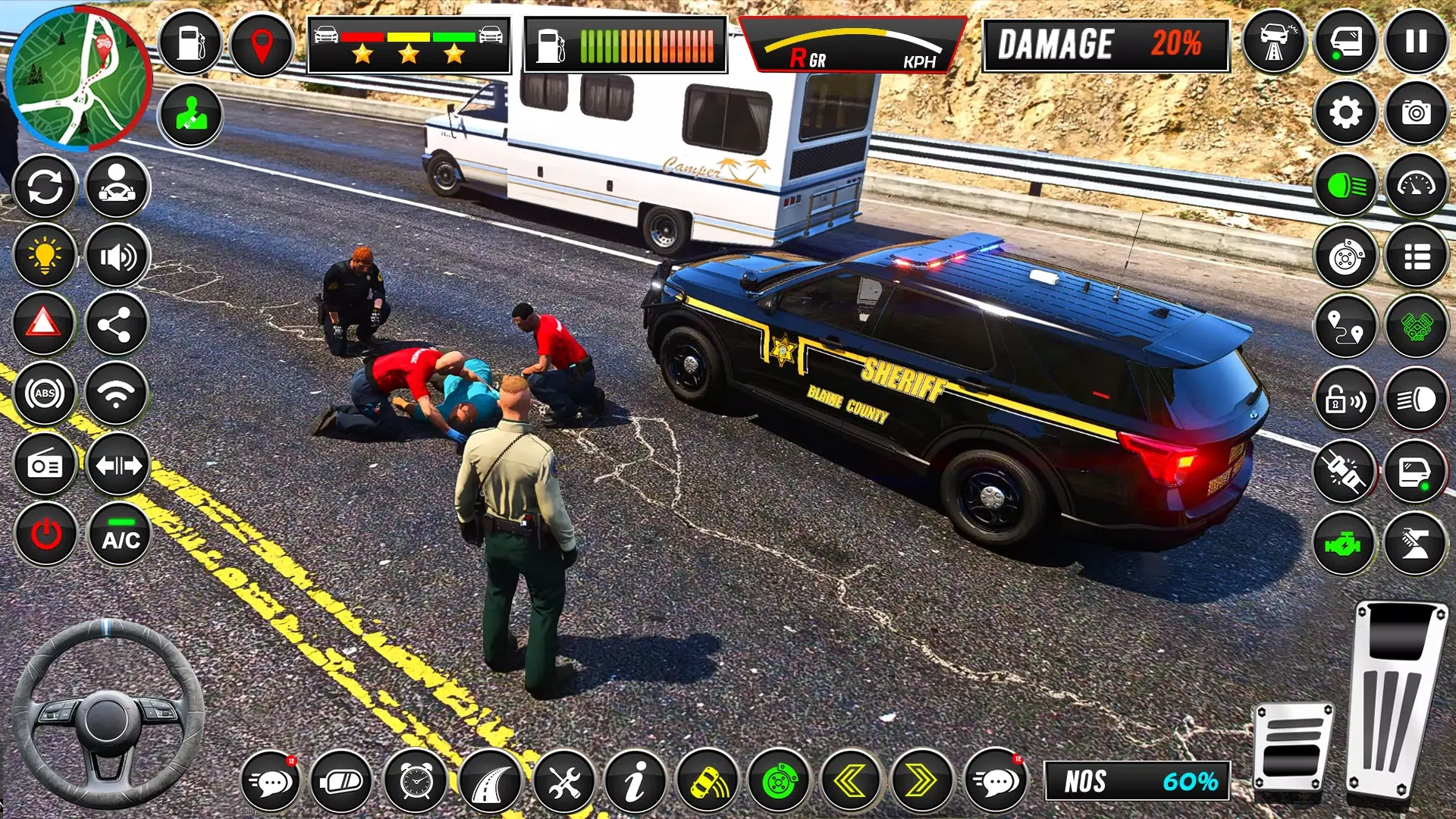Toggle the green headlights button
Screen dimensions: 1456x819
click(1345, 186)
